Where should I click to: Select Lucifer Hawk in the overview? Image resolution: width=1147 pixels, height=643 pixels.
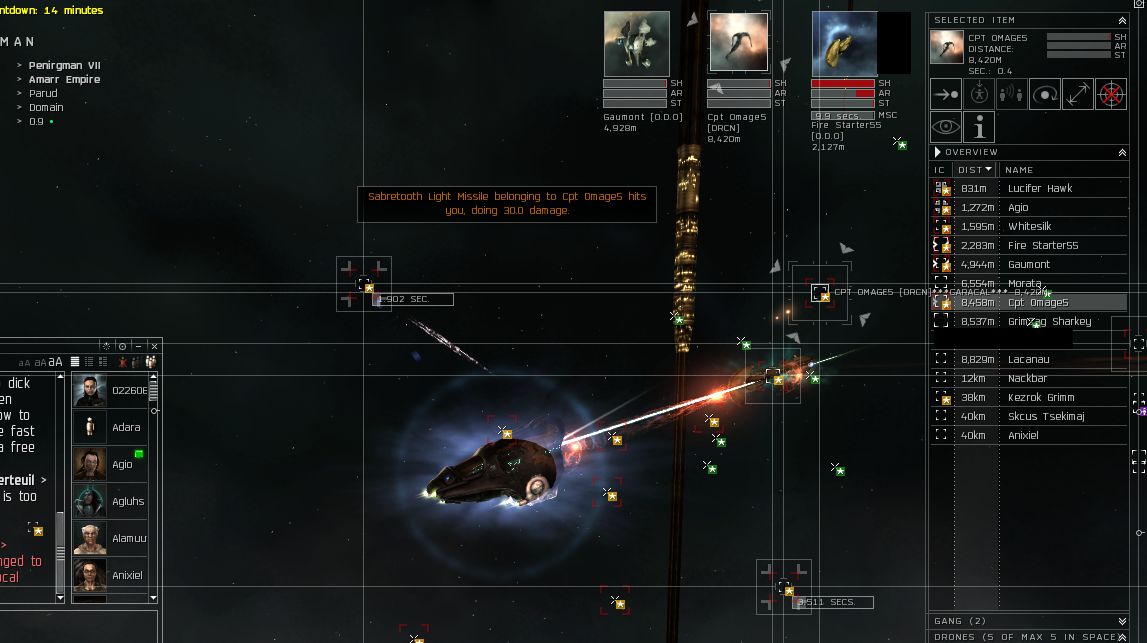pos(1040,188)
